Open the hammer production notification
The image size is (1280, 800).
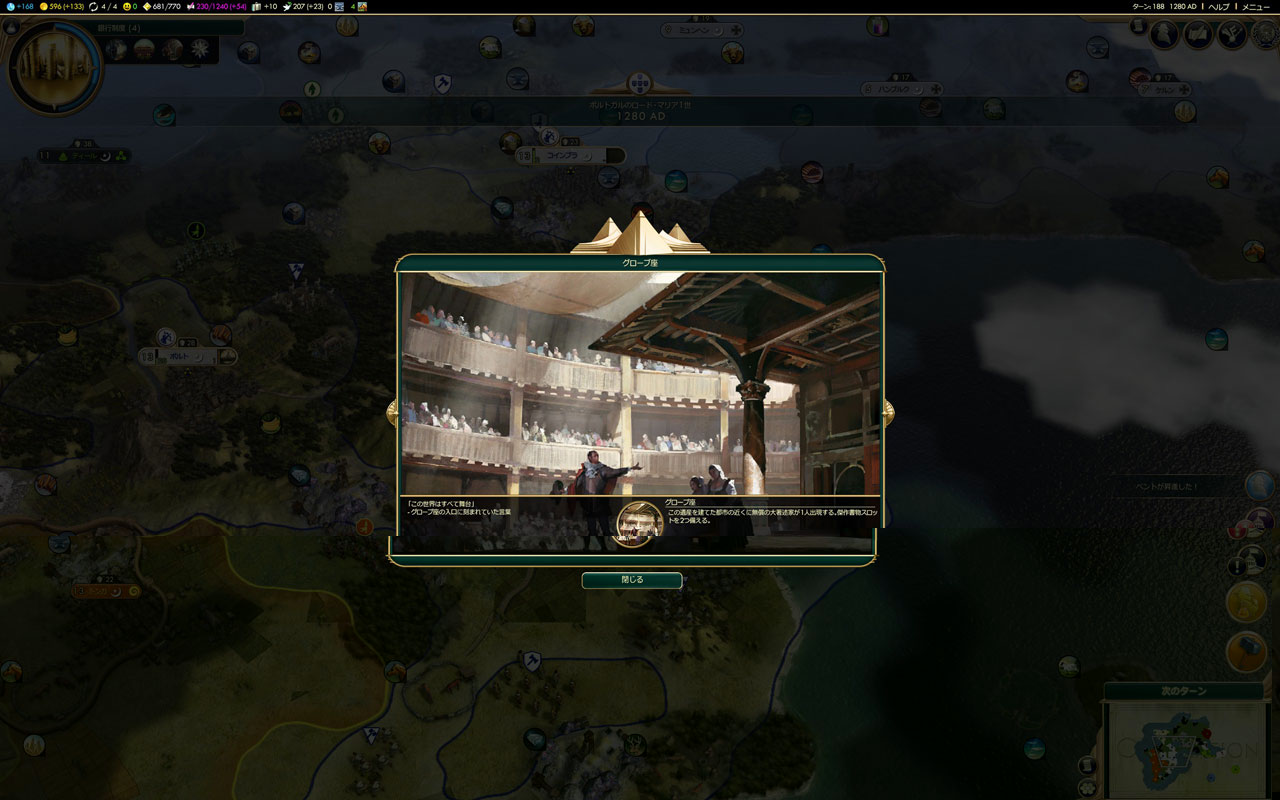point(1246,652)
